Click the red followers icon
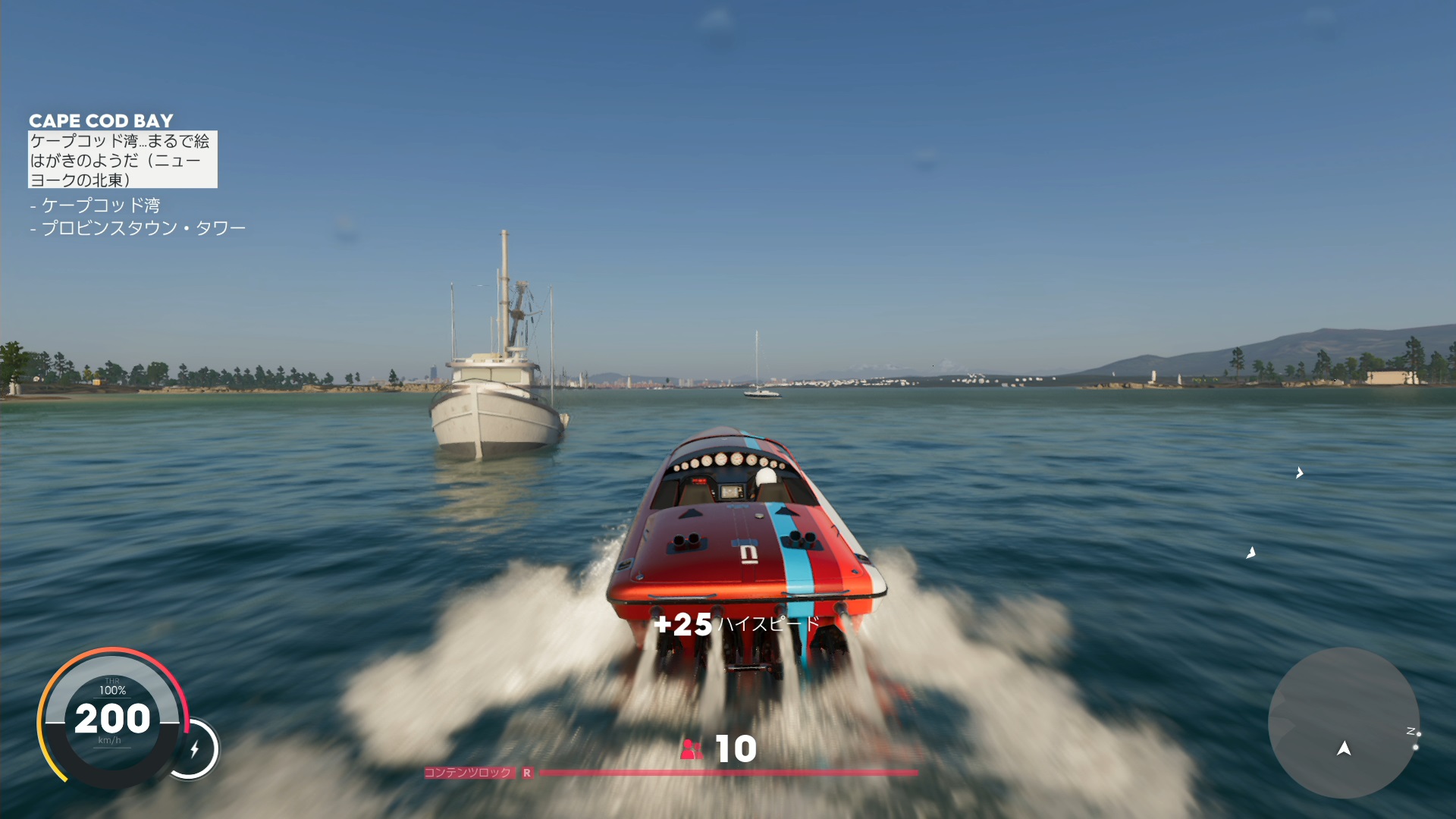This screenshot has height=819, width=1456. tap(691, 749)
